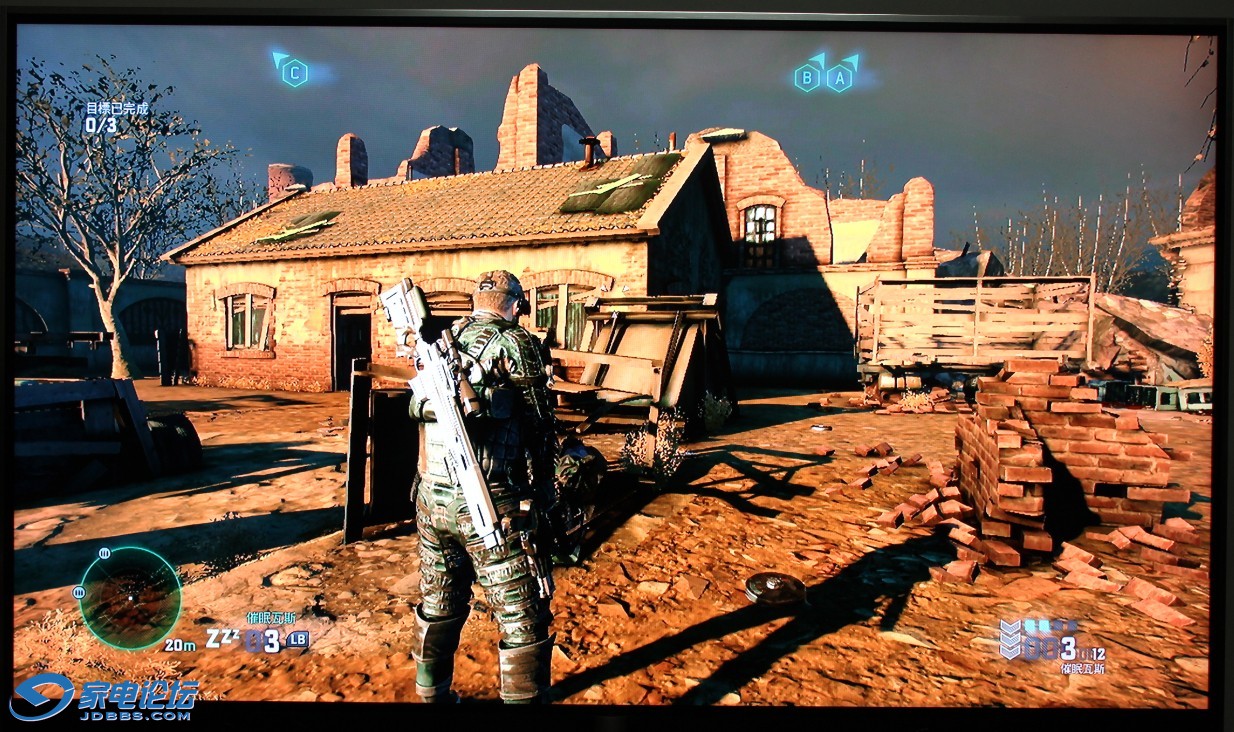Select the objective B hexagon marker
Screen dimensions: 1234x732
click(x=807, y=77)
